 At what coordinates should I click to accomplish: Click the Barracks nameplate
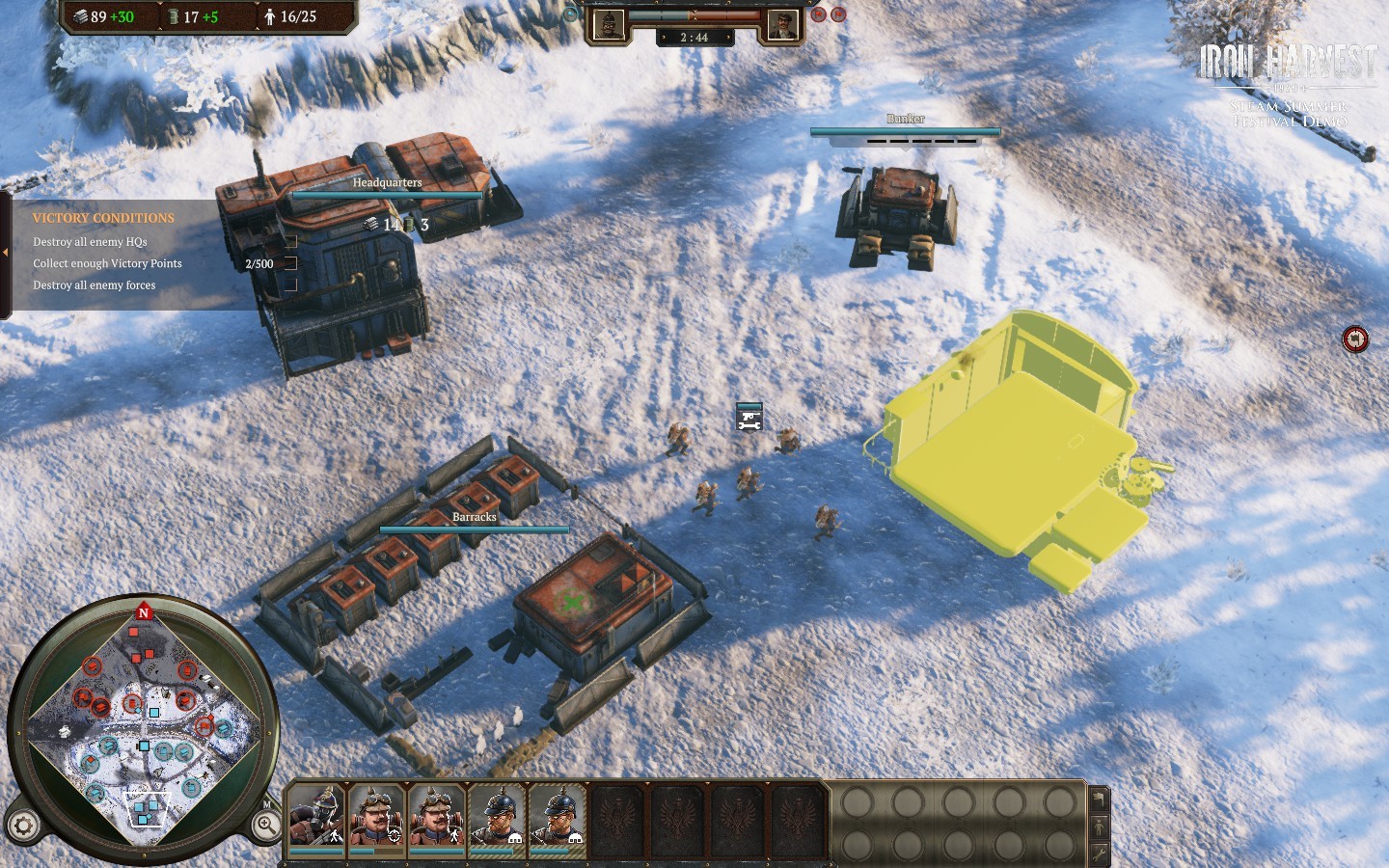475,517
